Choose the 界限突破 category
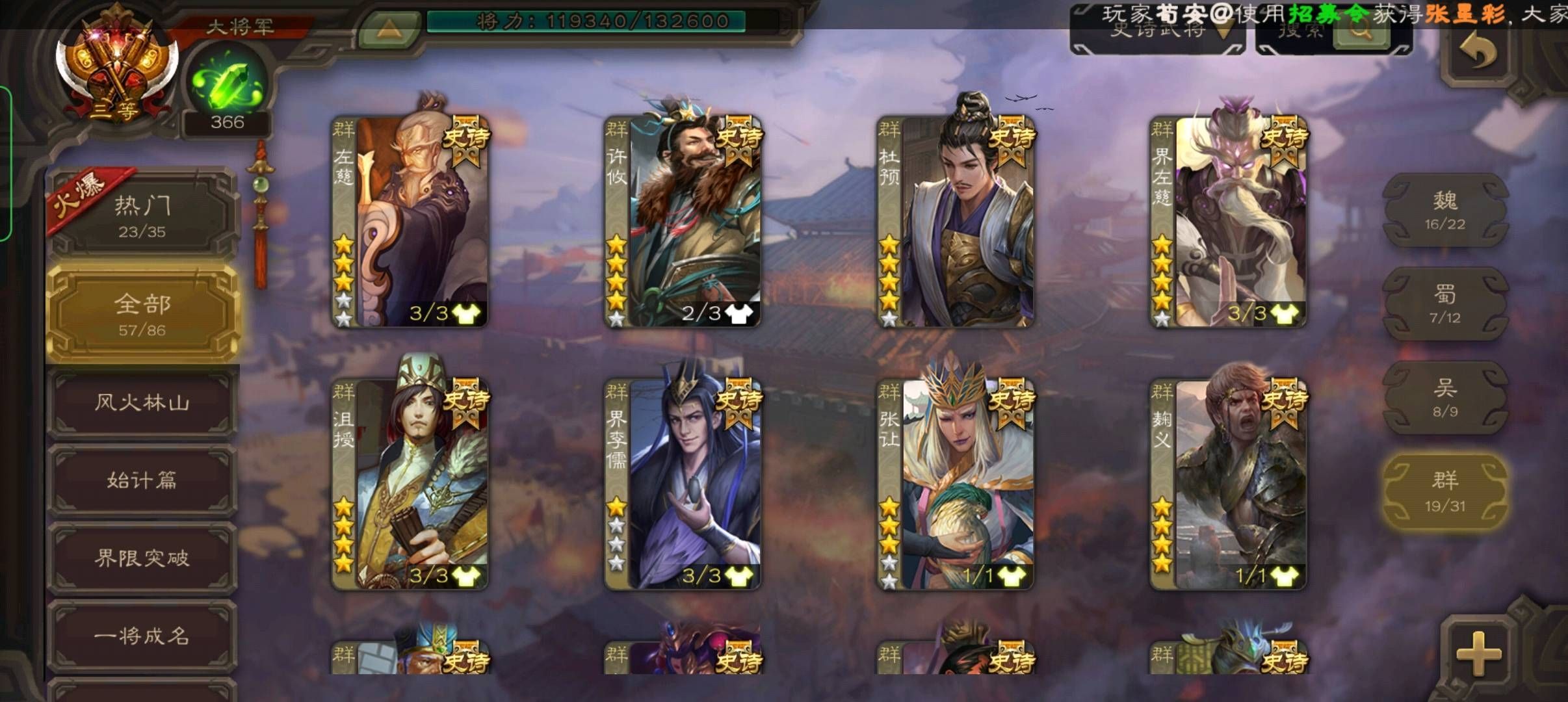The width and height of the screenshot is (1568, 702). (142, 558)
